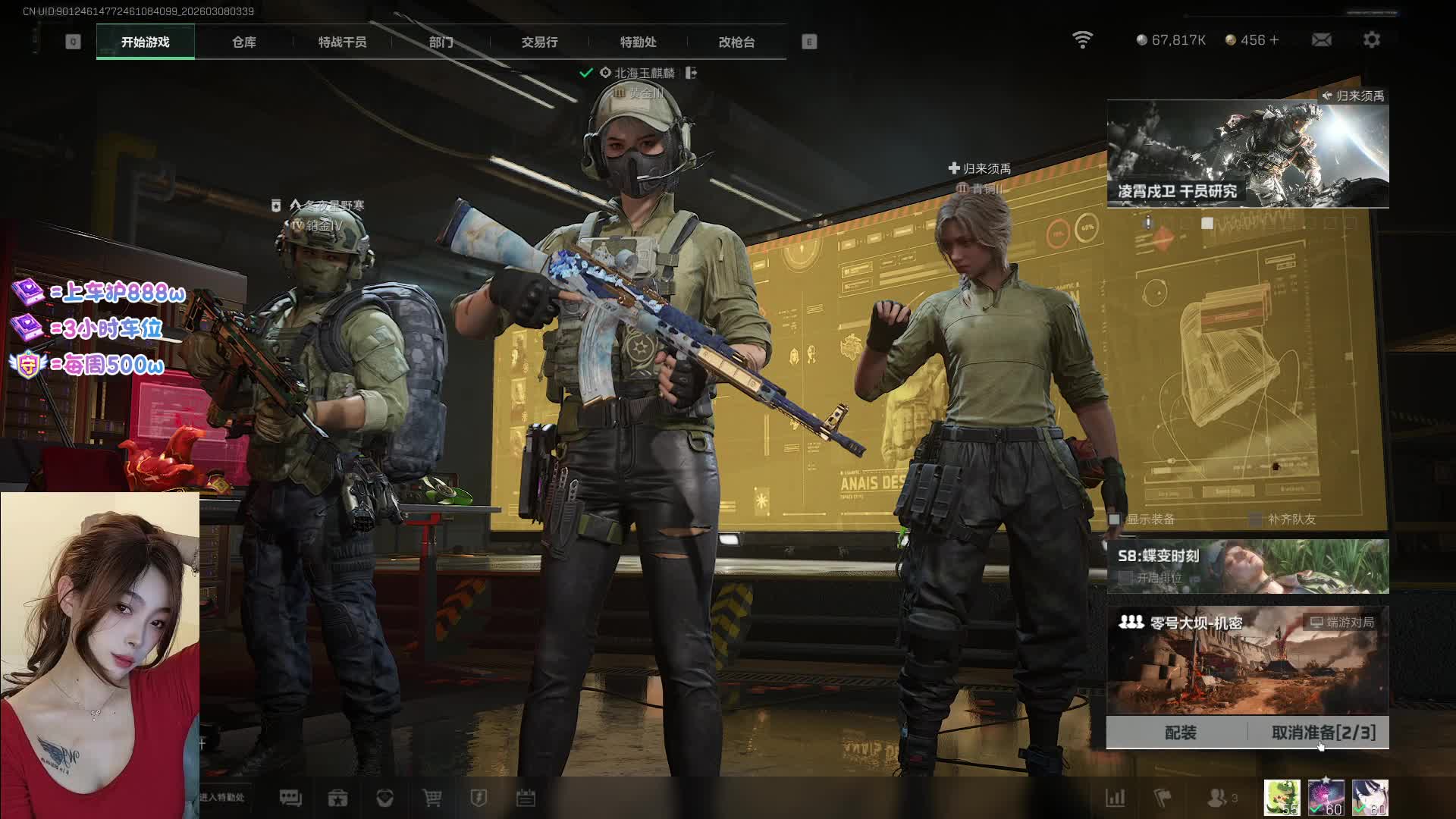1456x819 pixels.
Task: Click the green crocodile player avatar
Action: [x=1282, y=798]
